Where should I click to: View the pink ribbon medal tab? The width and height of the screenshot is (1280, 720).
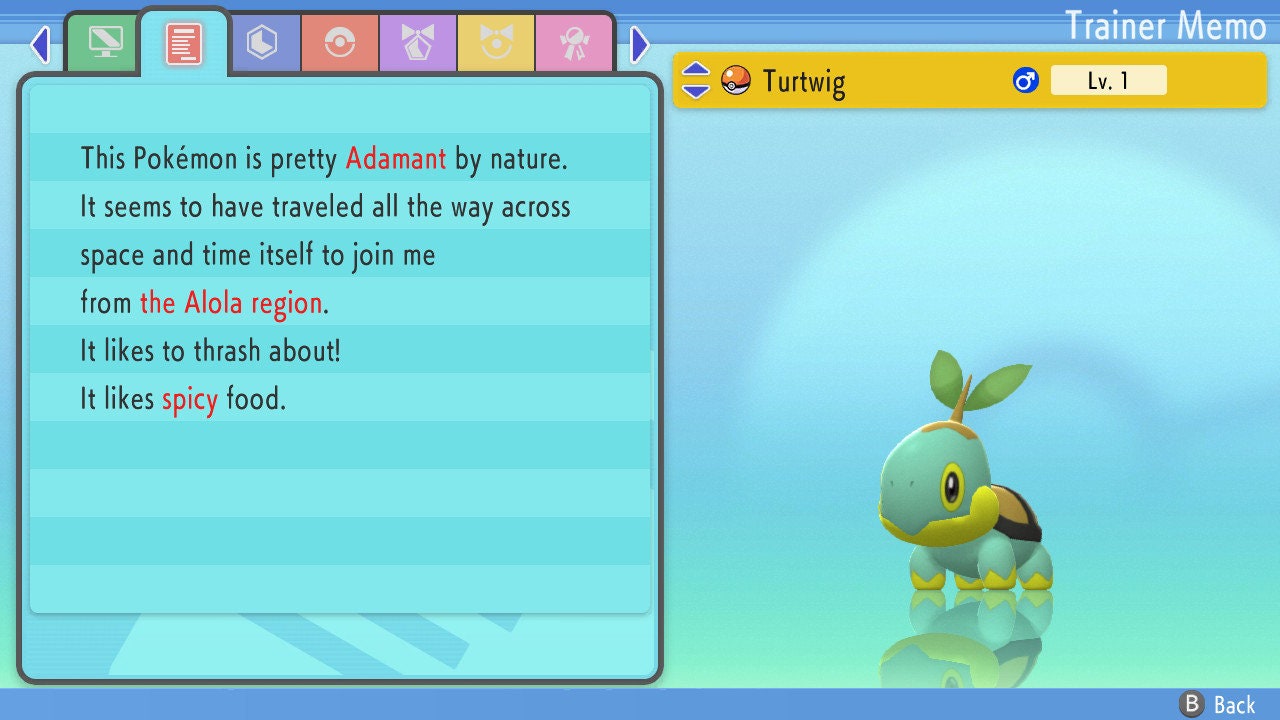[x=574, y=43]
